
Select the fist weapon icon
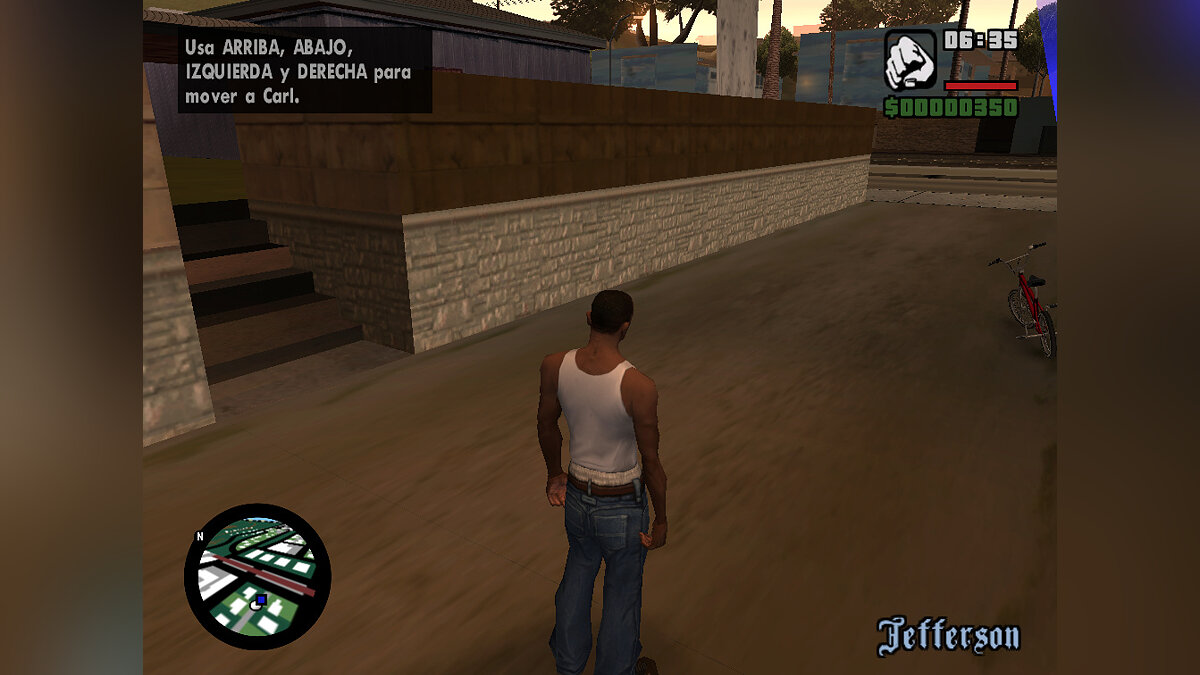point(910,59)
